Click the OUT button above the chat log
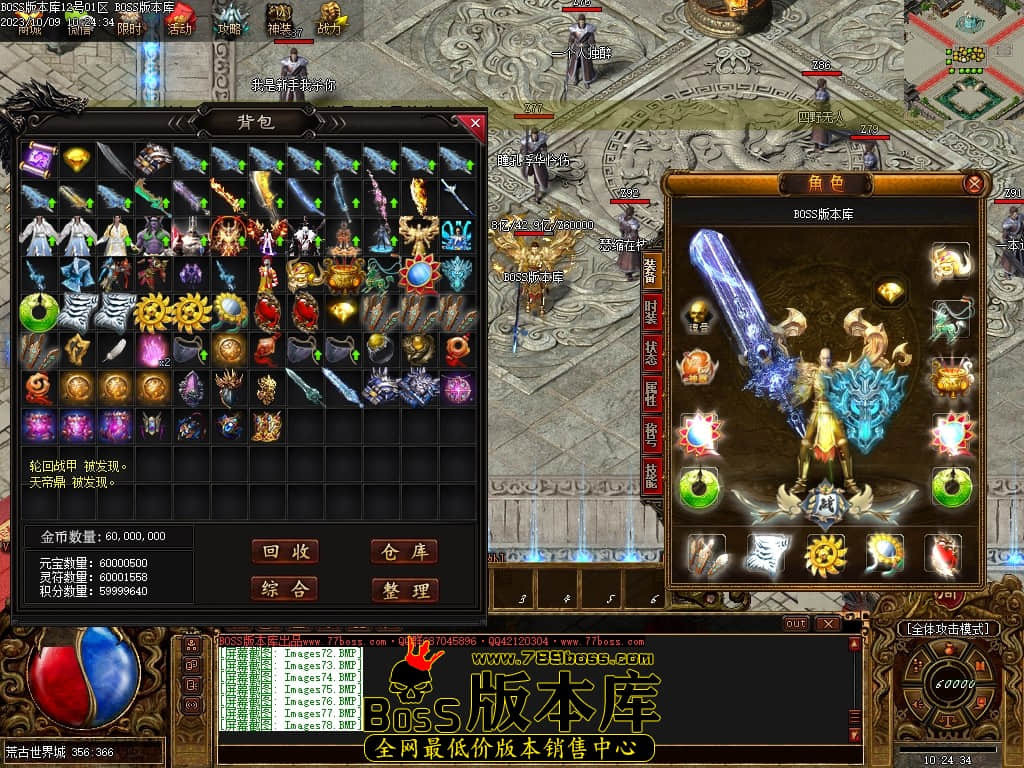Viewport: 1024px width, 768px height. [796, 623]
